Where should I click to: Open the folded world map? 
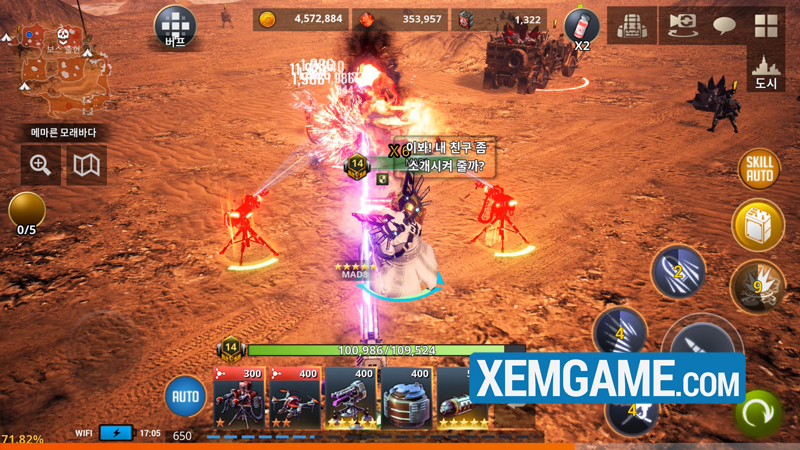(87, 165)
